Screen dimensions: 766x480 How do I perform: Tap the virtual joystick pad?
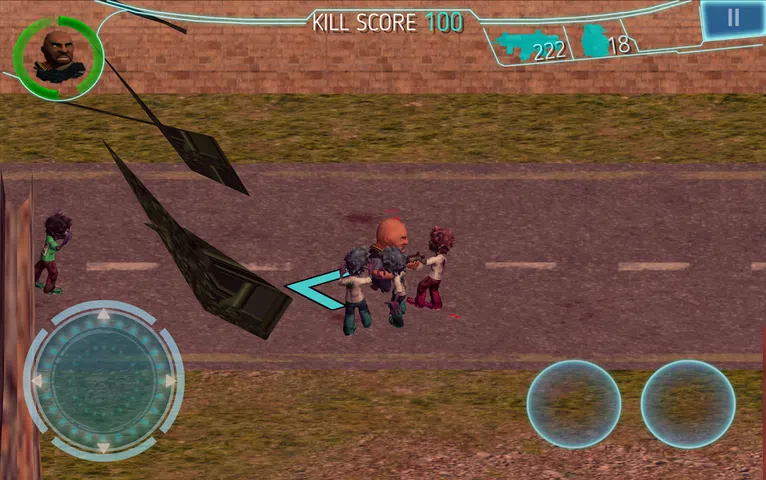pyautogui.click(x=103, y=381)
